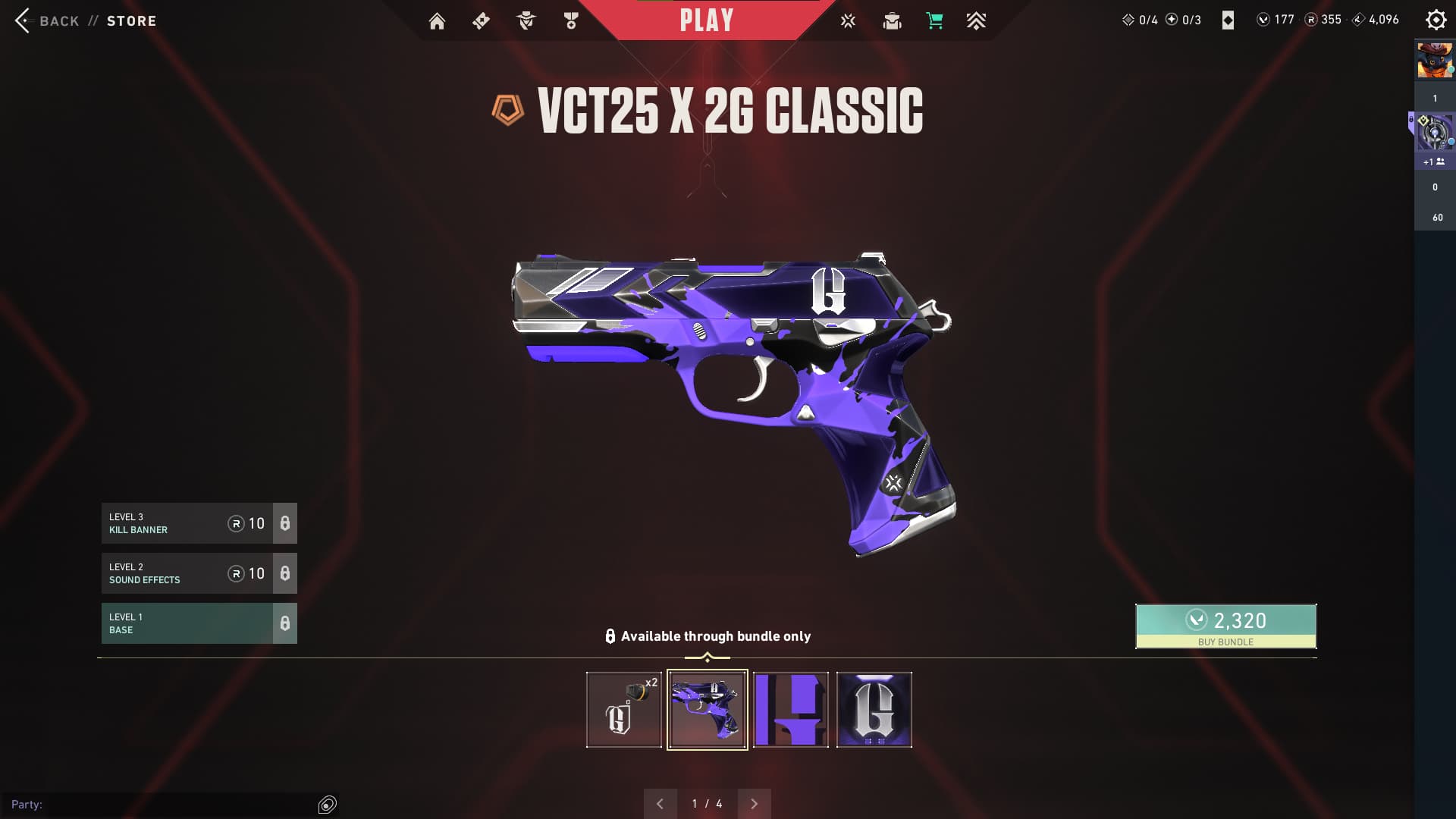The width and height of the screenshot is (1456, 819).
Task: Go back to the Store
Action: (58, 20)
